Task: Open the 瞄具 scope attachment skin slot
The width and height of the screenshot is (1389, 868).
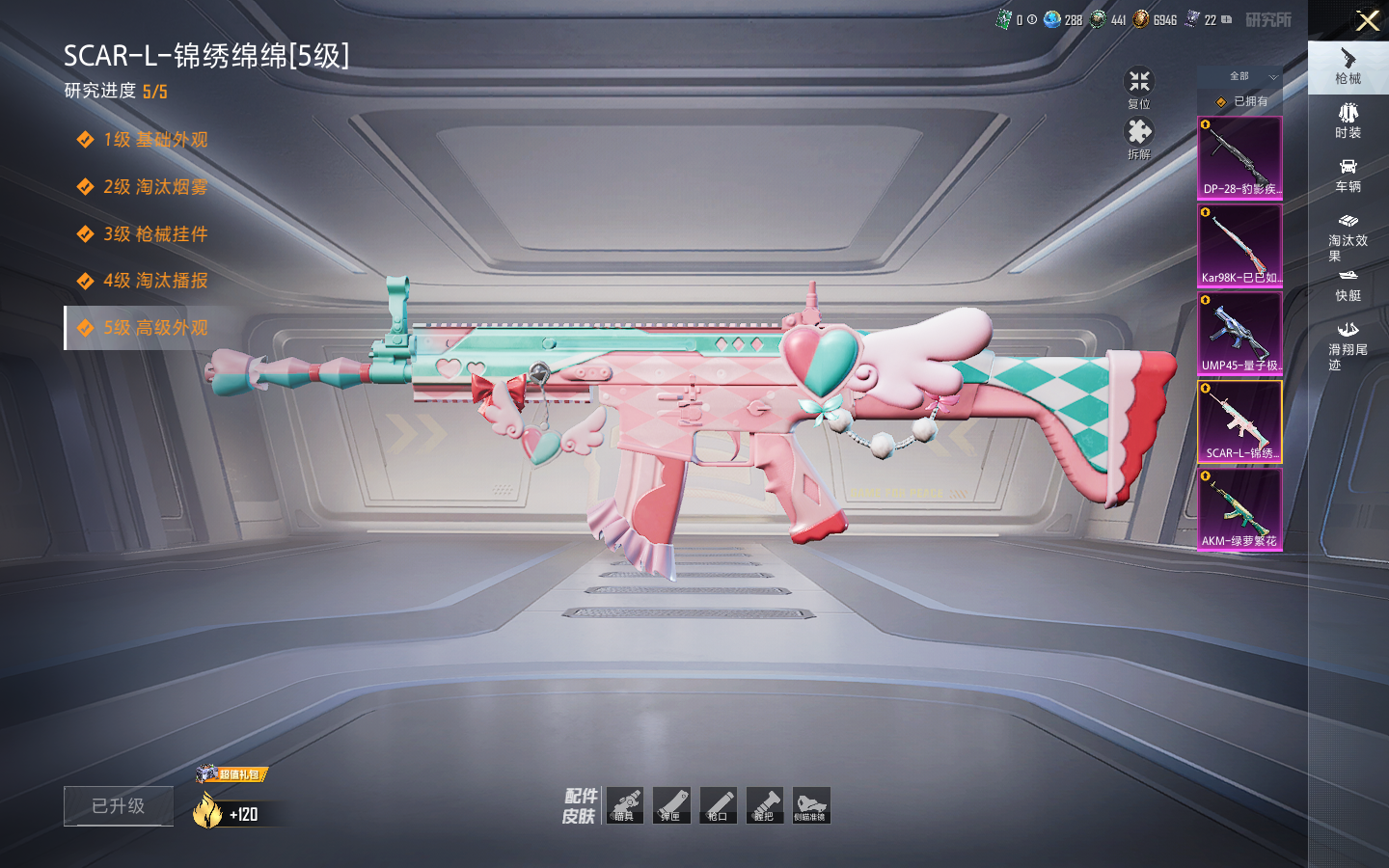Action: (624, 805)
